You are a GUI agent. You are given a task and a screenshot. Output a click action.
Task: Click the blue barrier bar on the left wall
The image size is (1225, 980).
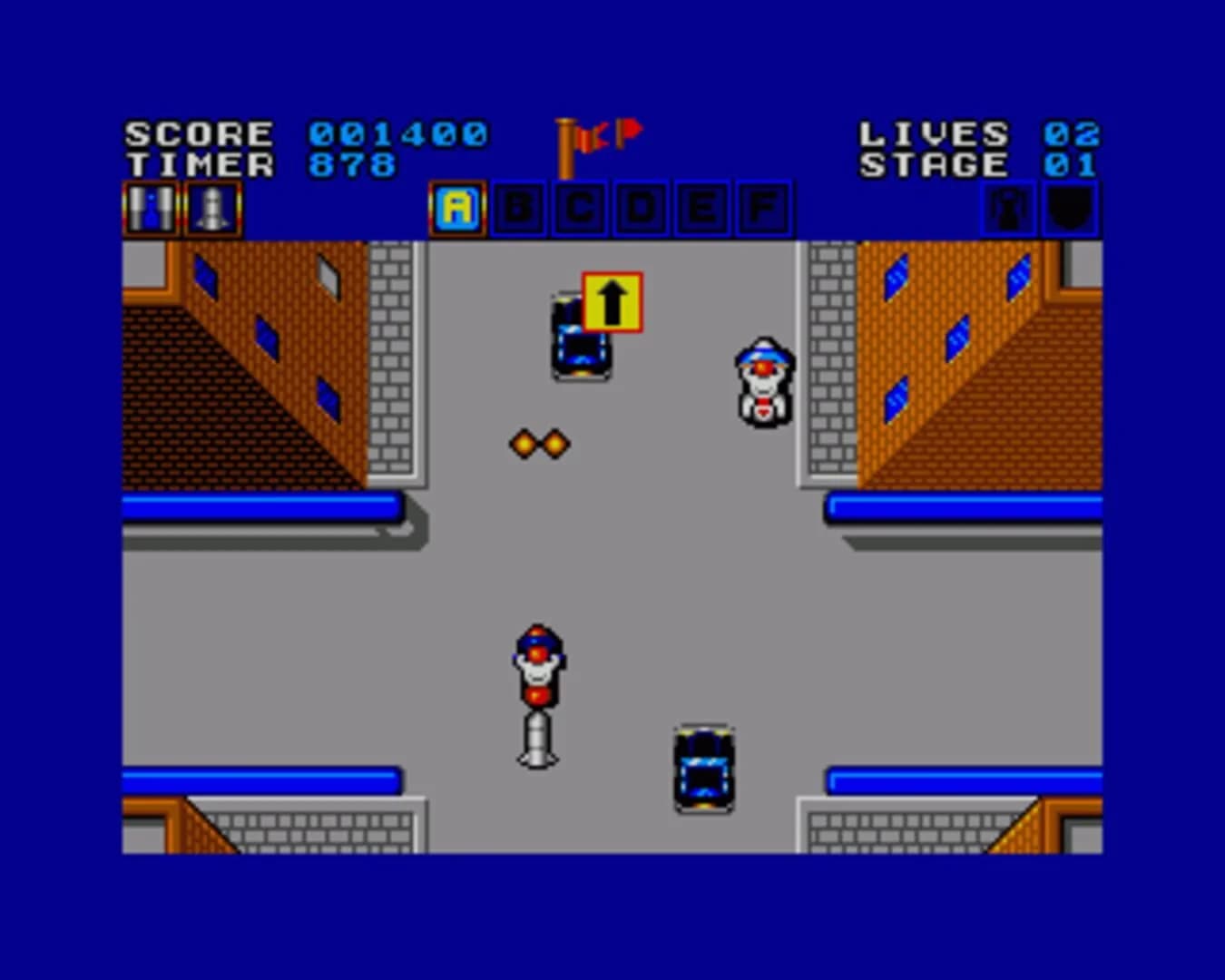tap(263, 505)
